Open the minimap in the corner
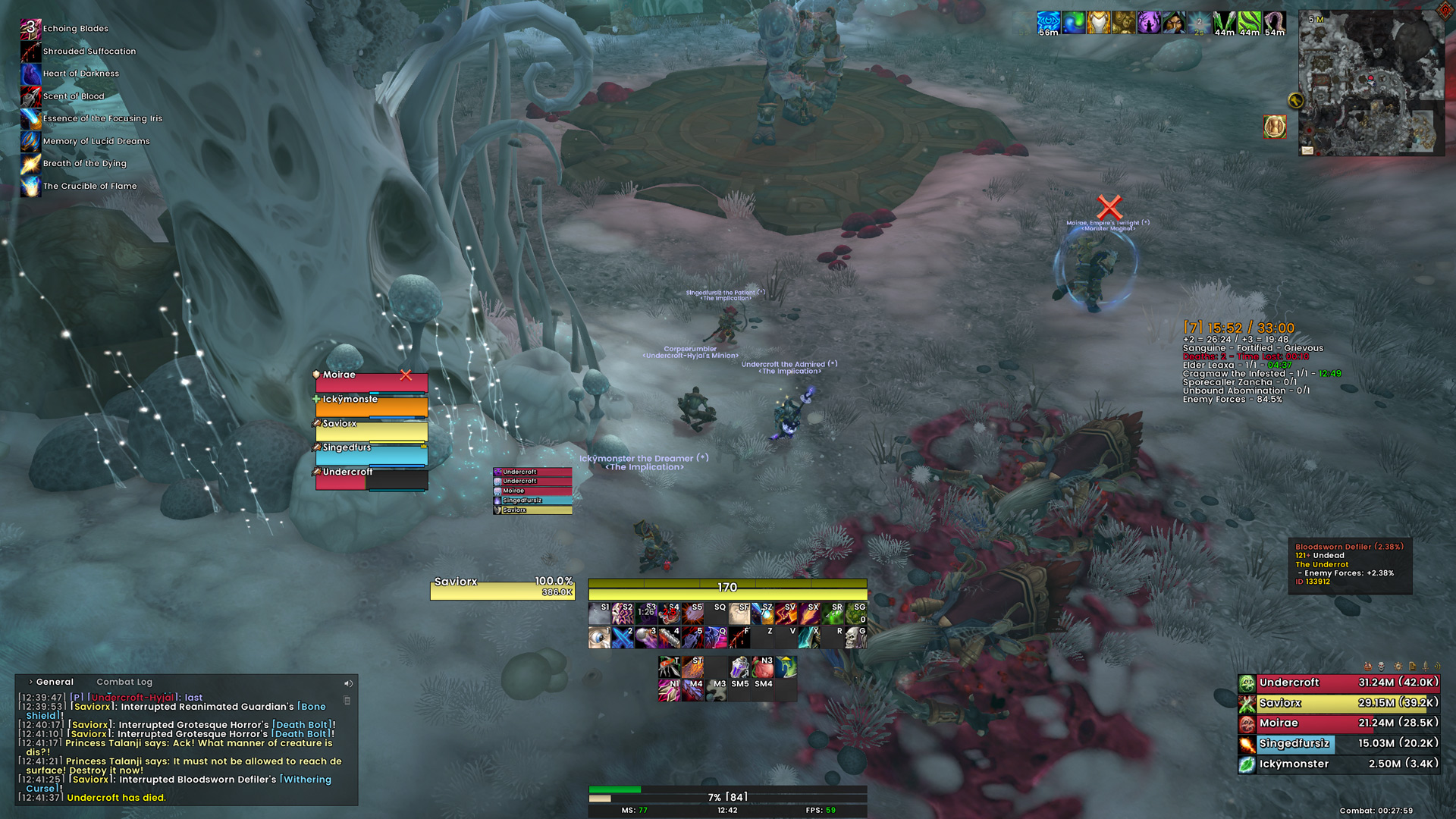 [1371, 82]
